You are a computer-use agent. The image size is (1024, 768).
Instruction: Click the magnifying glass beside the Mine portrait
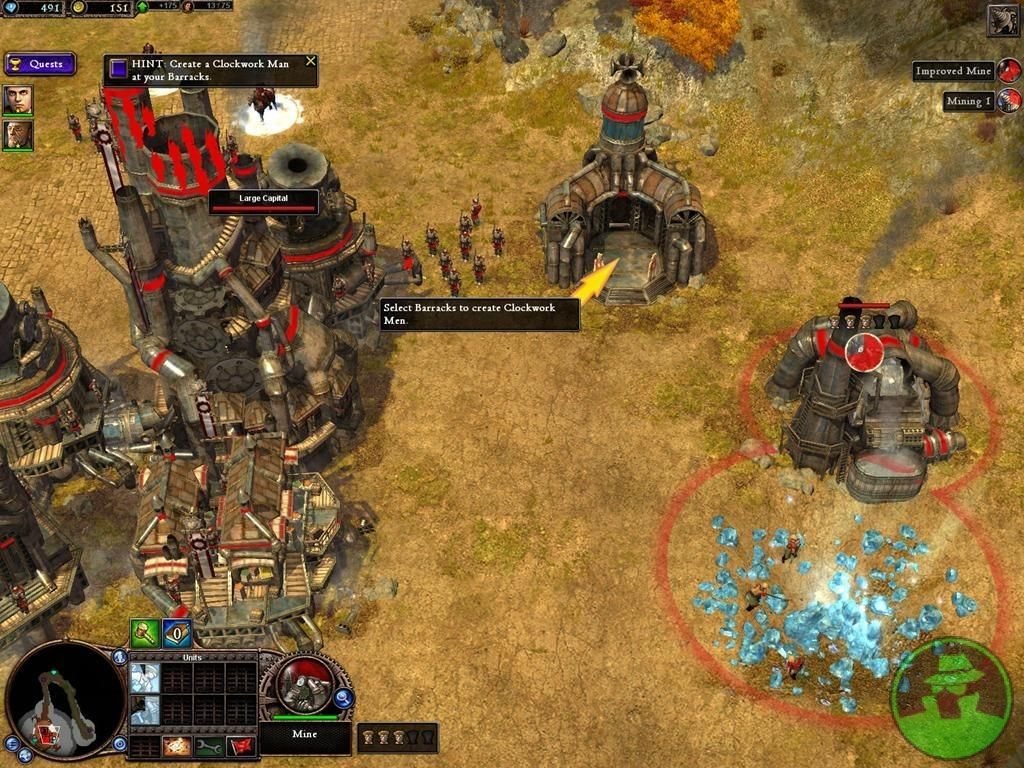341,699
